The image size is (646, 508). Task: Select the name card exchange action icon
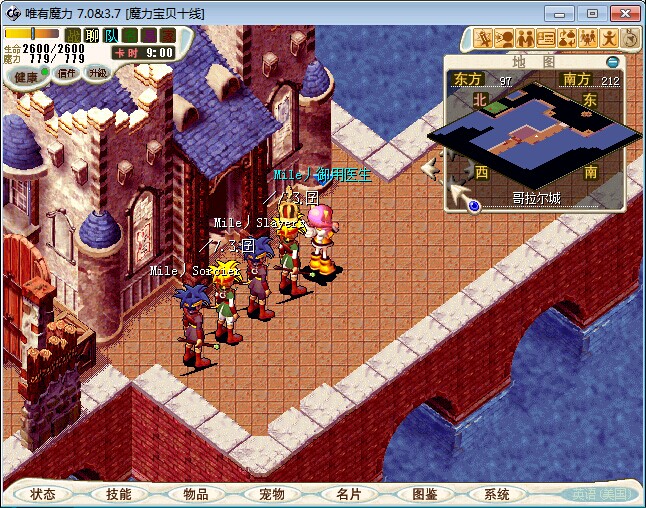[546, 38]
